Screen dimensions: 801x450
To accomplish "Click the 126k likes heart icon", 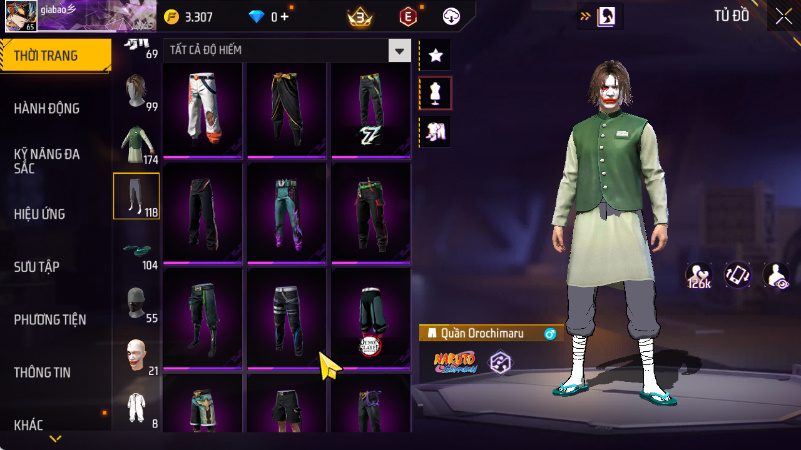I will (698, 276).
